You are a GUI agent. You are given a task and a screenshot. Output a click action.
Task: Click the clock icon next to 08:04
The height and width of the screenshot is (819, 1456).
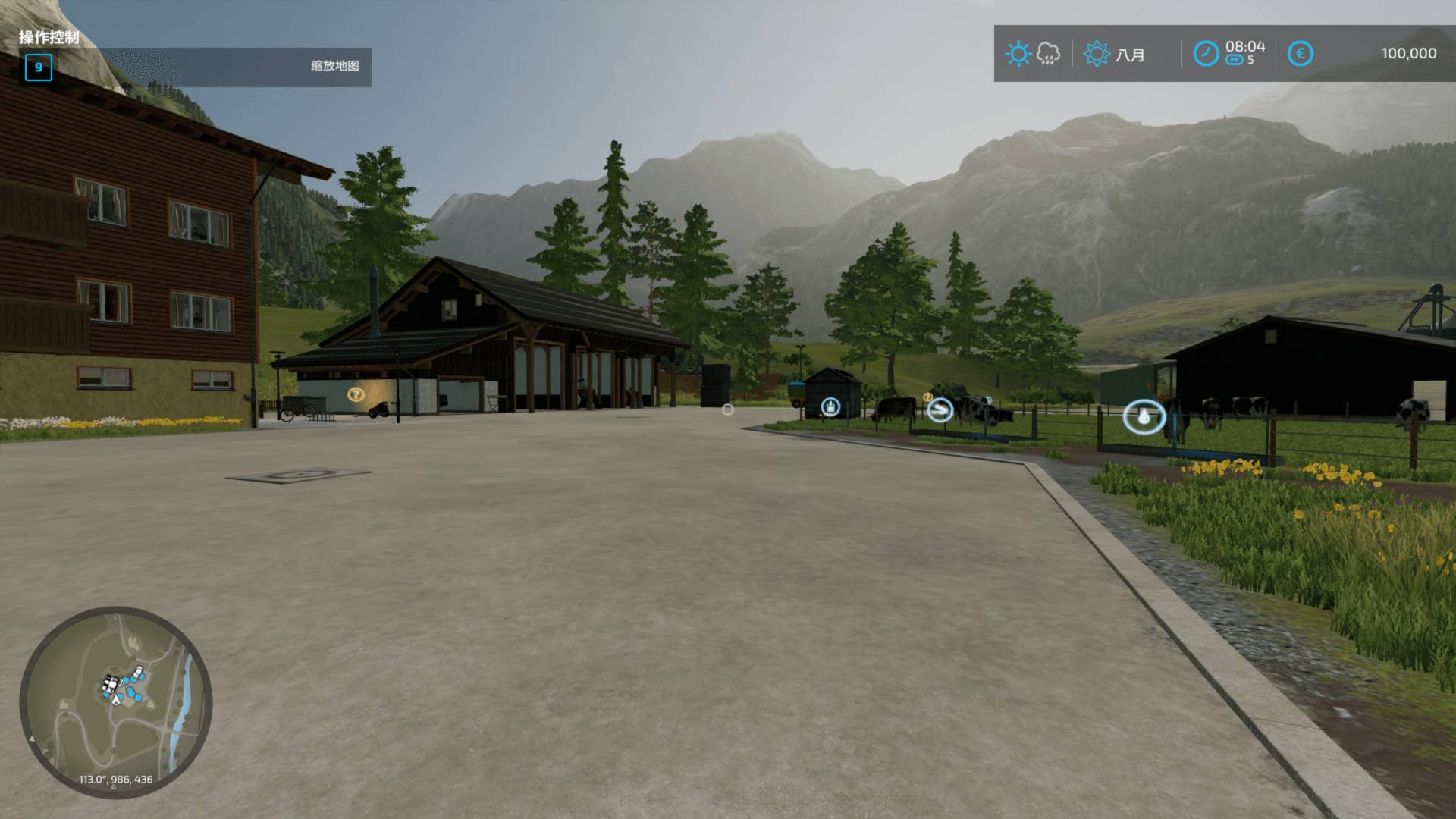click(x=1206, y=54)
